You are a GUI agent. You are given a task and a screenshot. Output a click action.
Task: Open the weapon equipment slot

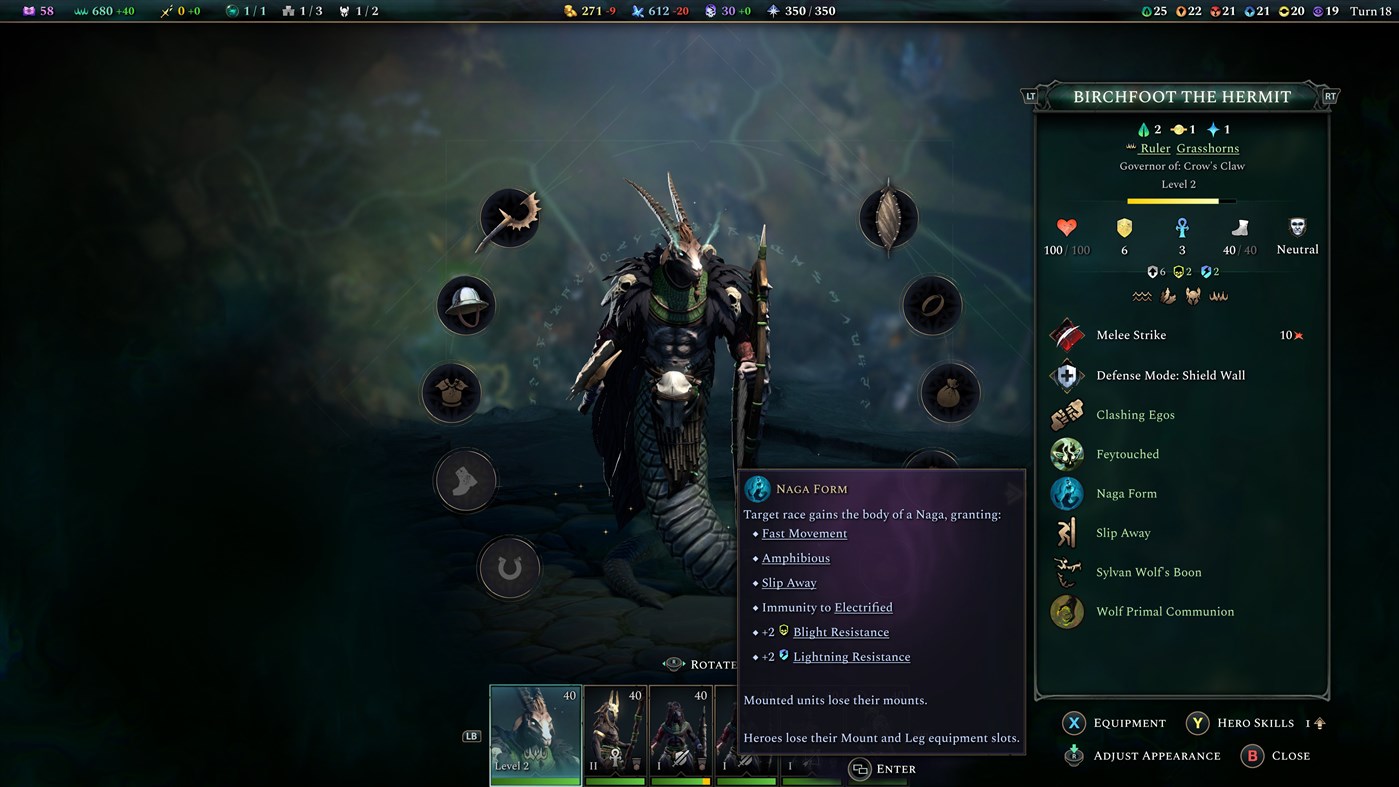click(x=510, y=217)
